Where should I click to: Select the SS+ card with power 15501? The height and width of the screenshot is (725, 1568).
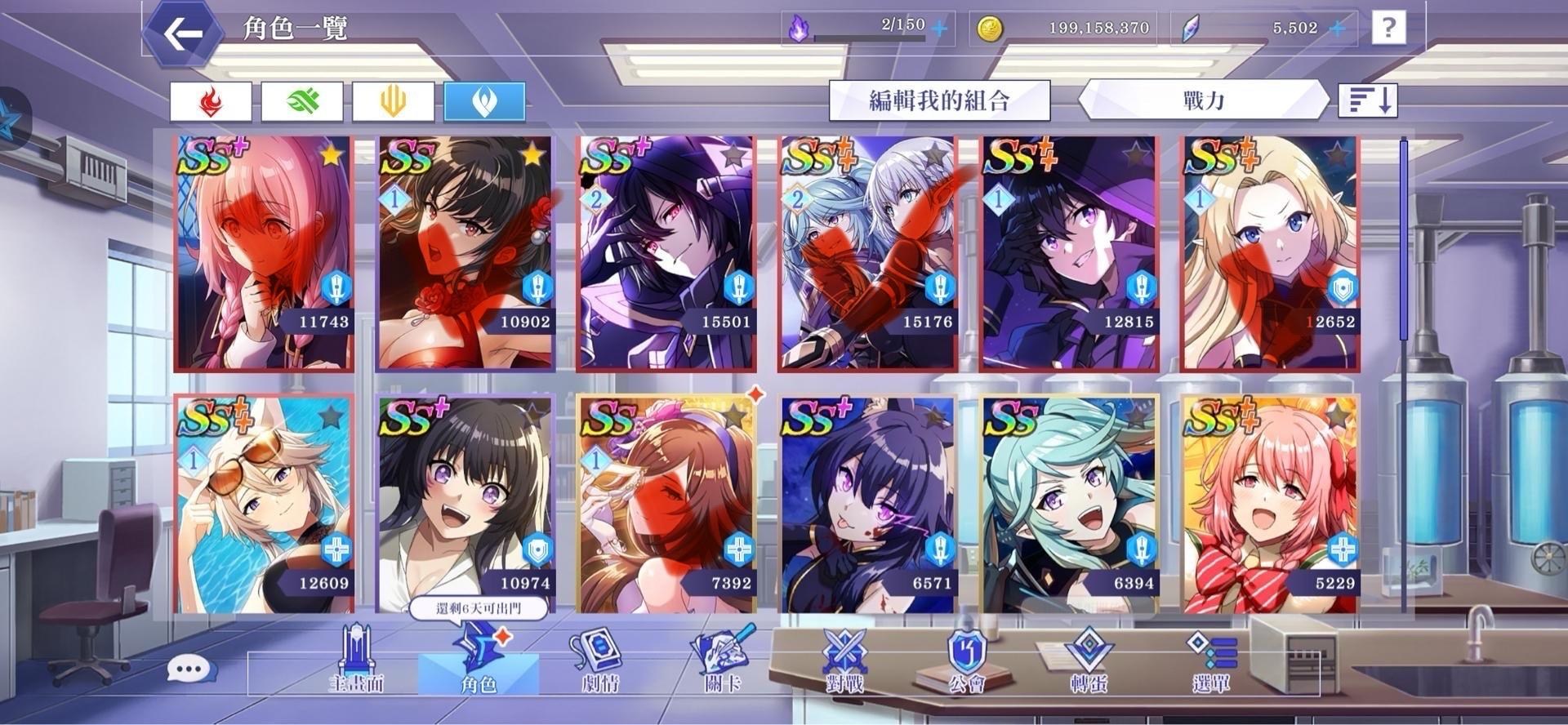666,253
